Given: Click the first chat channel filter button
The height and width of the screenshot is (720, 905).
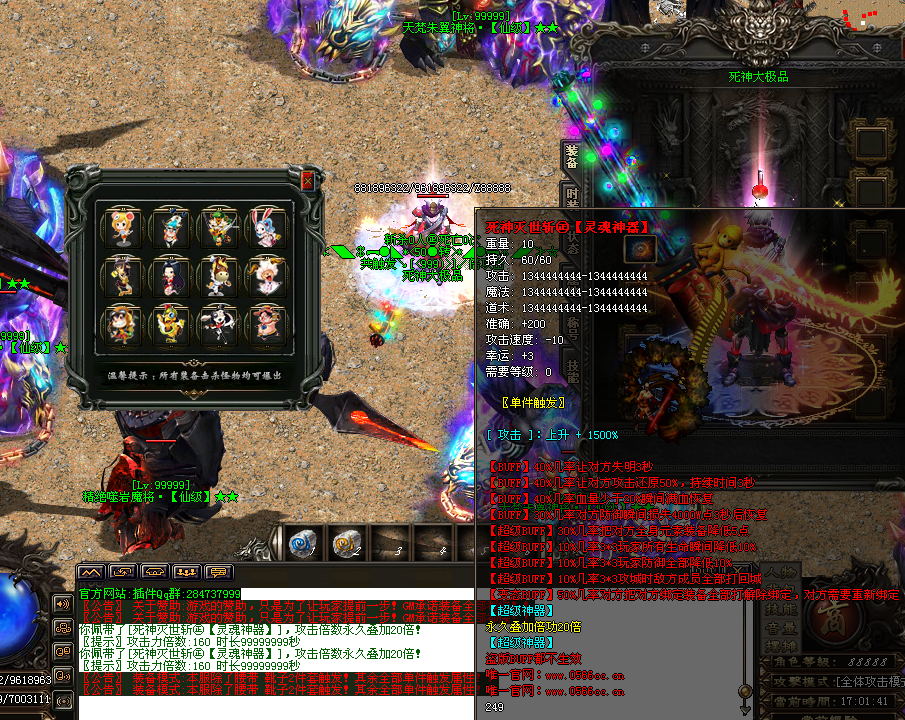Looking at the screenshot, I should (92, 571).
